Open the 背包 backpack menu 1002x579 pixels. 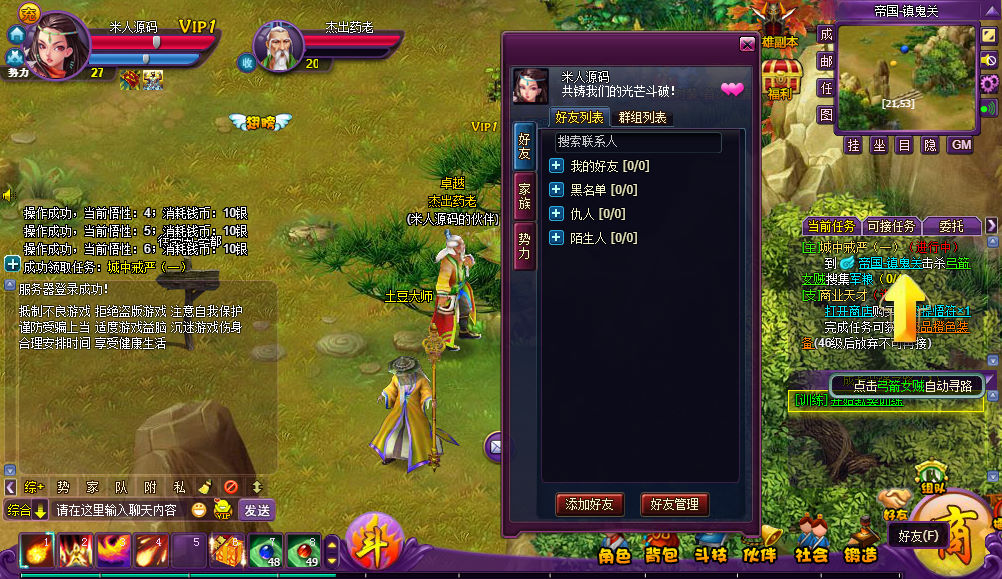661,553
